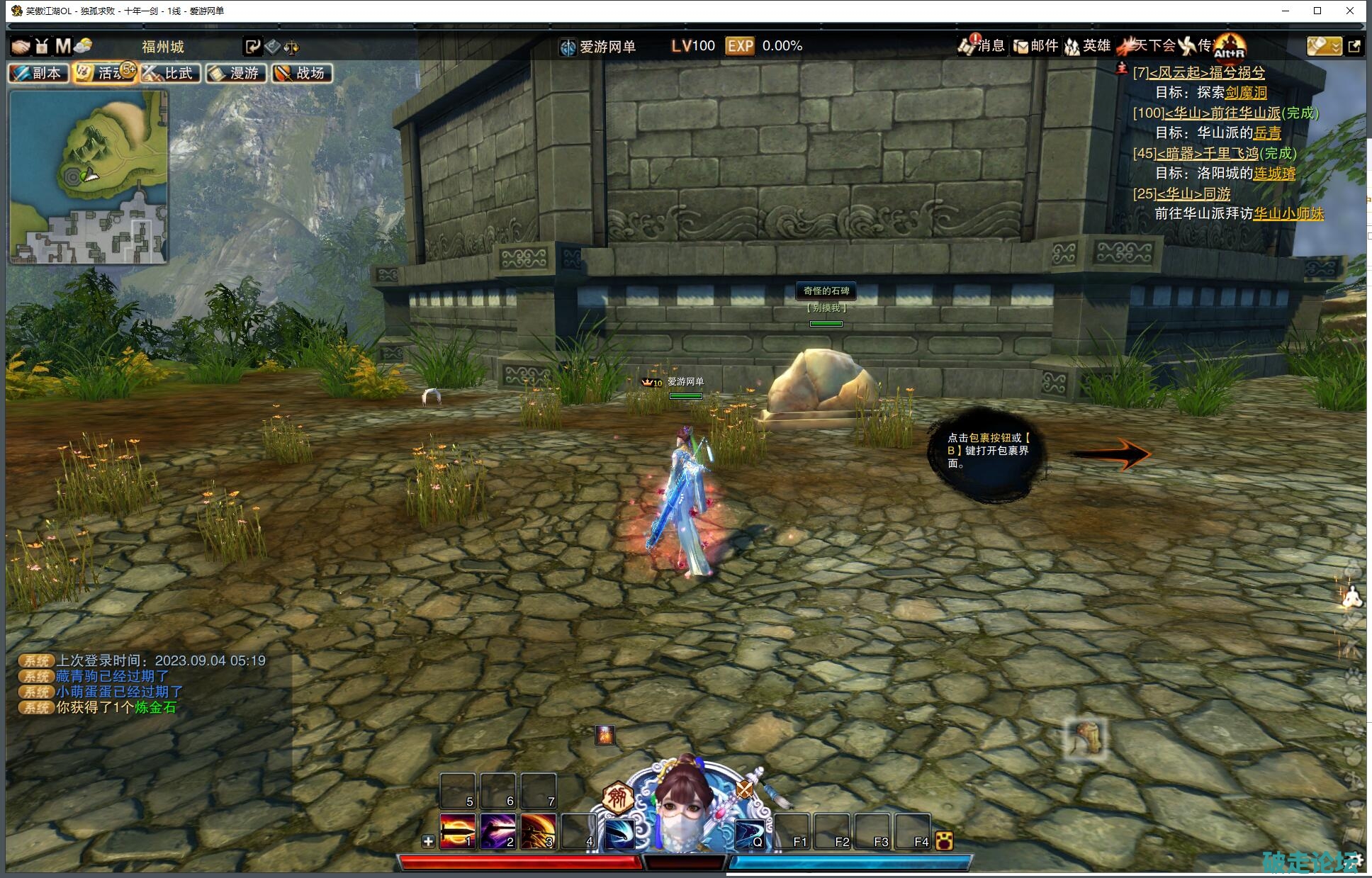Activate the Q dash skill

click(x=749, y=833)
